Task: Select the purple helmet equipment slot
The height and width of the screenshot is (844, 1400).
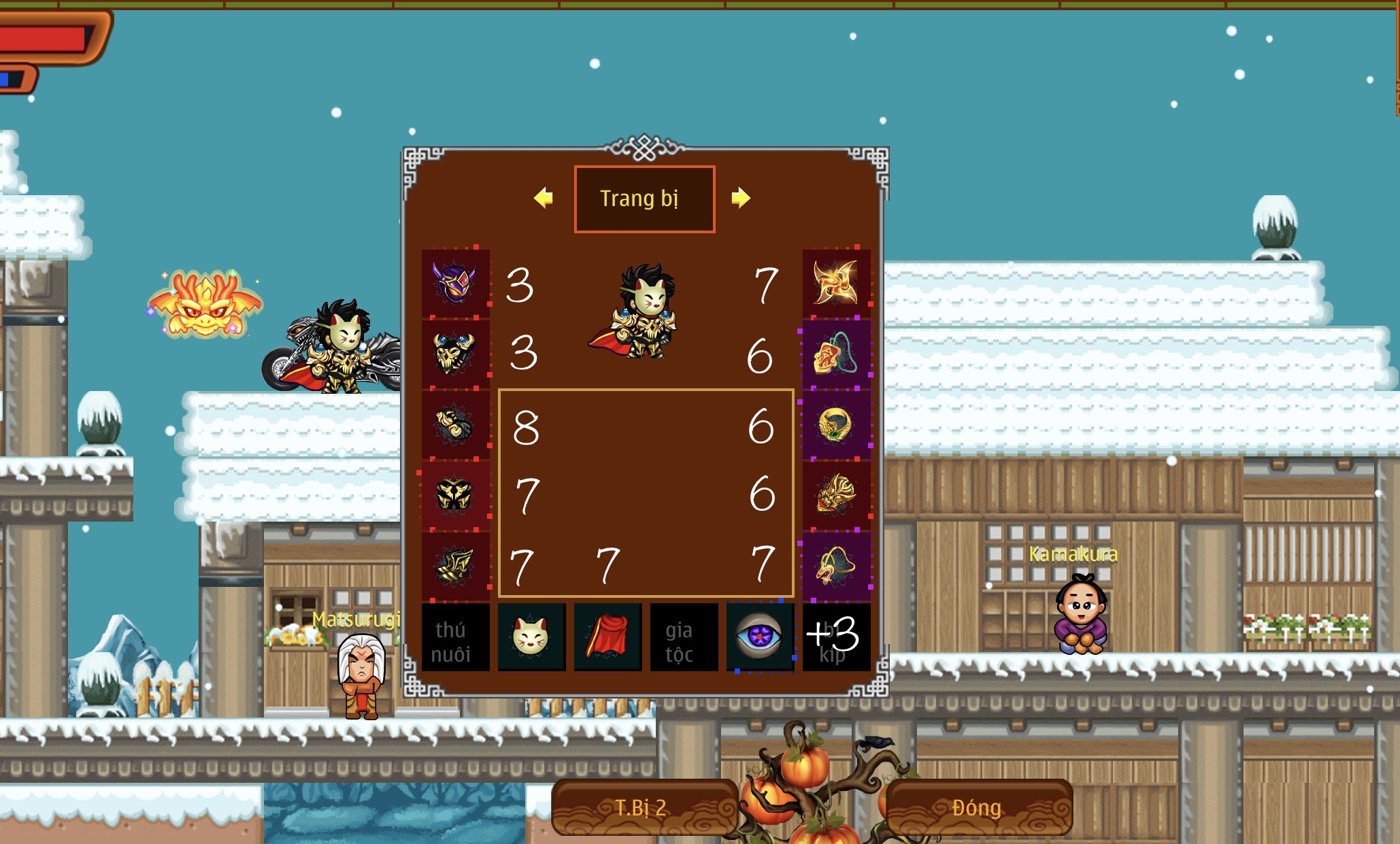Action: click(455, 283)
